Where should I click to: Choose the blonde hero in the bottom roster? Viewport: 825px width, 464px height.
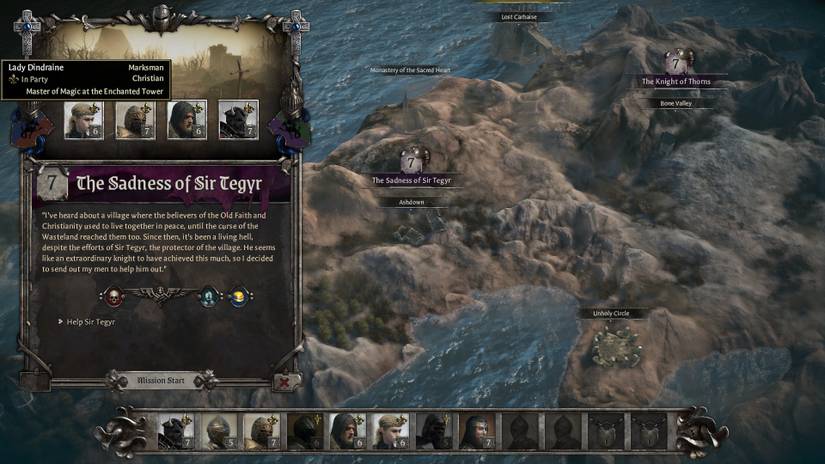[x=390, y=431]
